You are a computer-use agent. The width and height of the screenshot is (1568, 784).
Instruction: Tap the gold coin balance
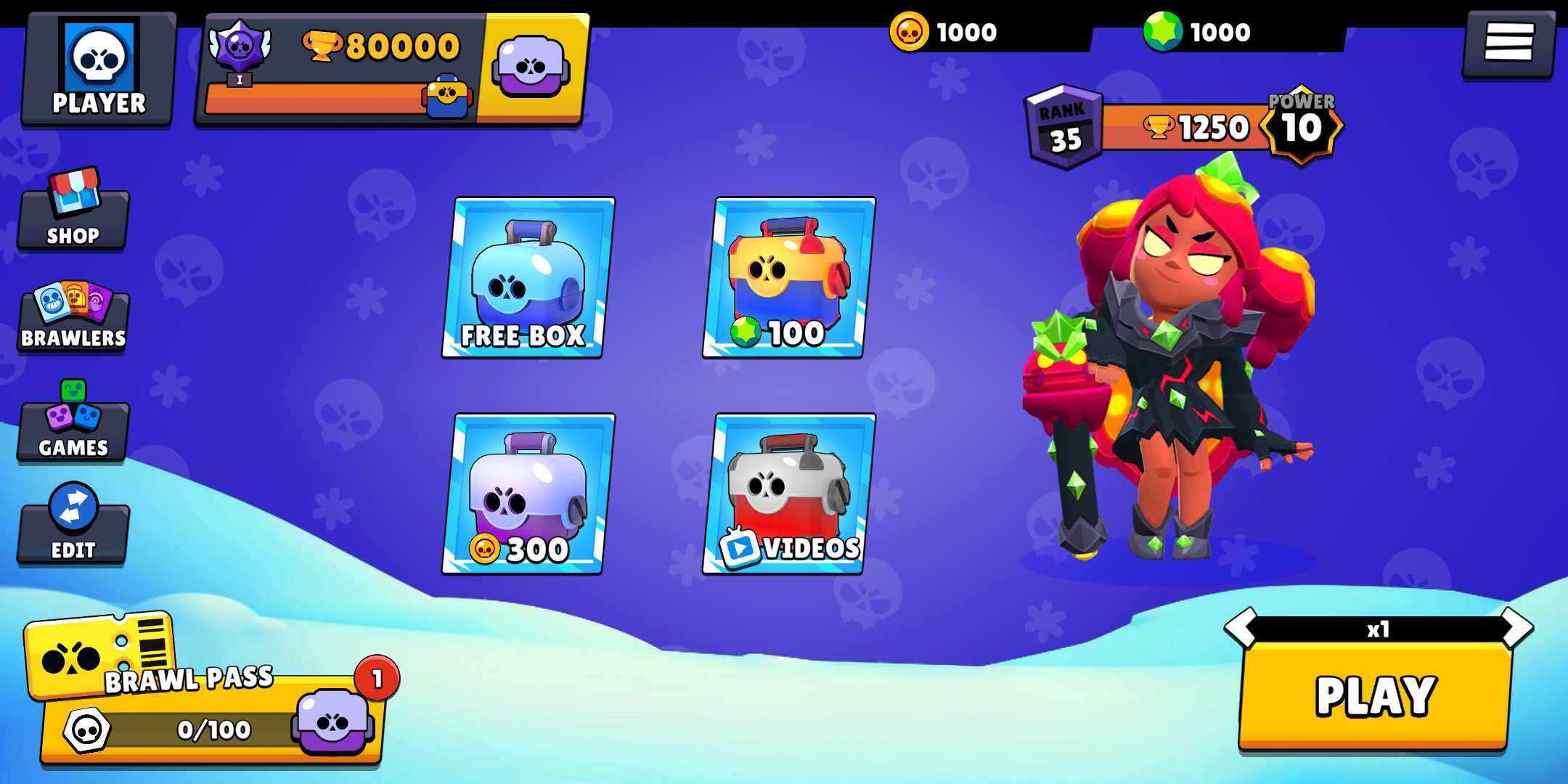pos(944,32)
